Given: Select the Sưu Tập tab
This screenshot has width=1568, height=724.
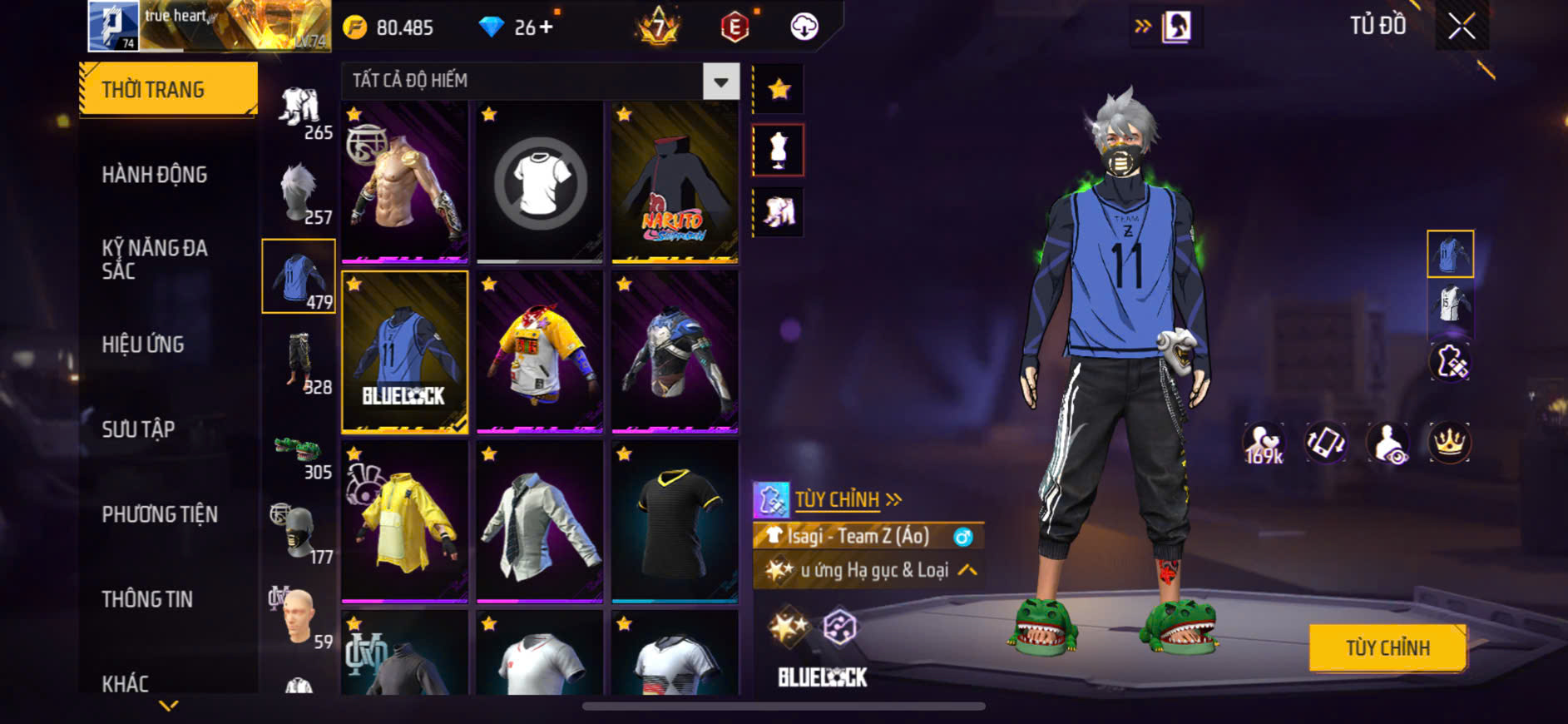Looking at the screenshot, I should click(138, 429).
